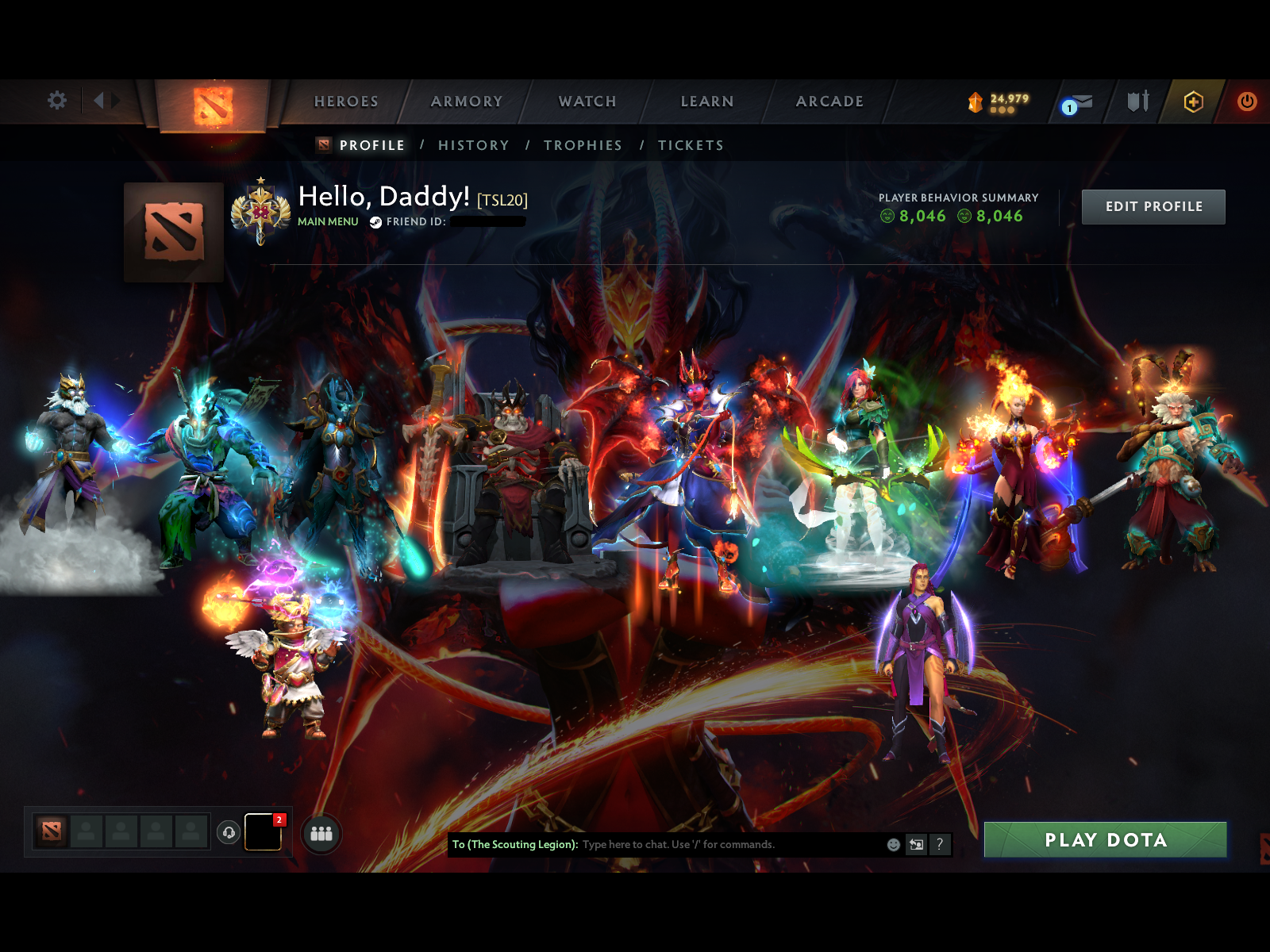The width and height of the screenshot is (1270, 952).
Task: Click the EDIT PROFILE button
Action: tap(1153, 206)
